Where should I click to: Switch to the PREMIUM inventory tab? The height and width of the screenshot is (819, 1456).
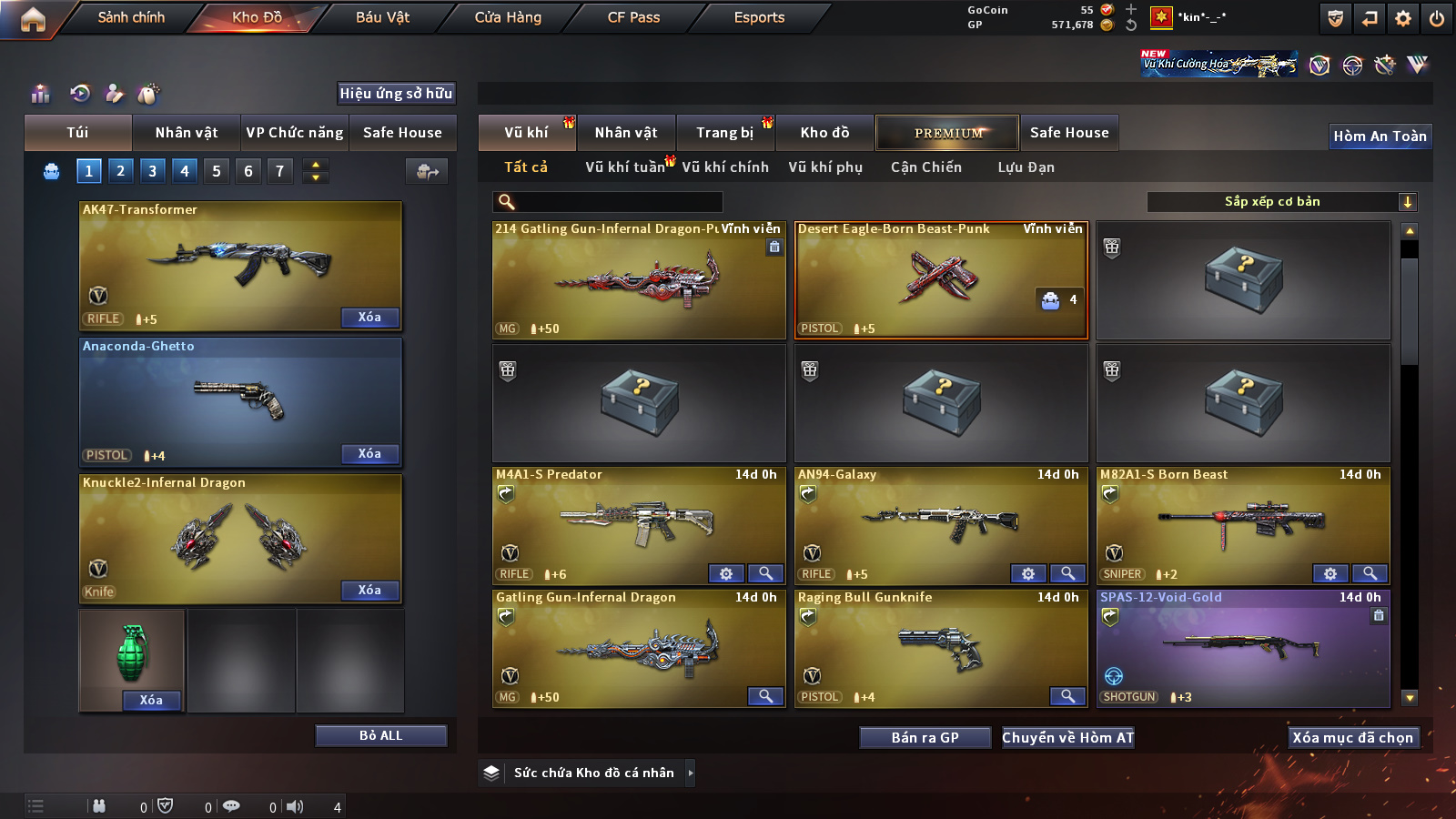[x=947, y=133]
